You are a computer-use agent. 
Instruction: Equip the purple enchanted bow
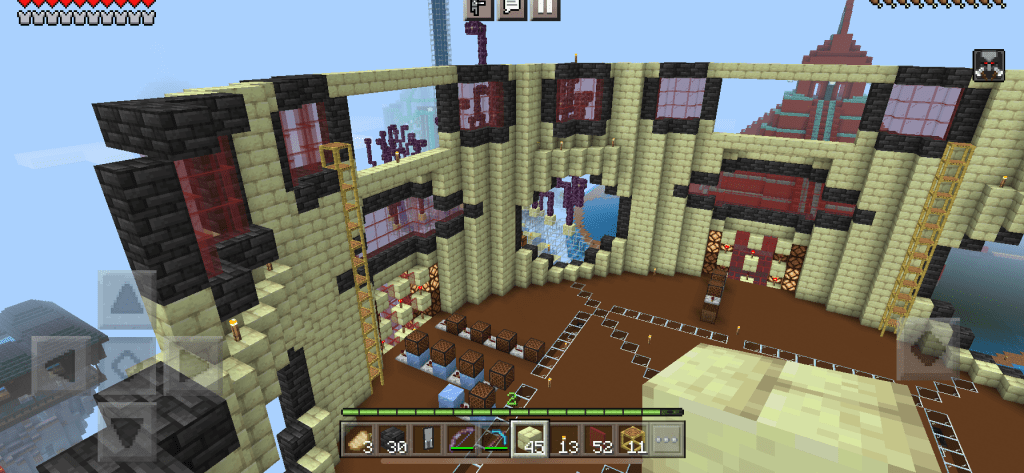tap(462, 440)
